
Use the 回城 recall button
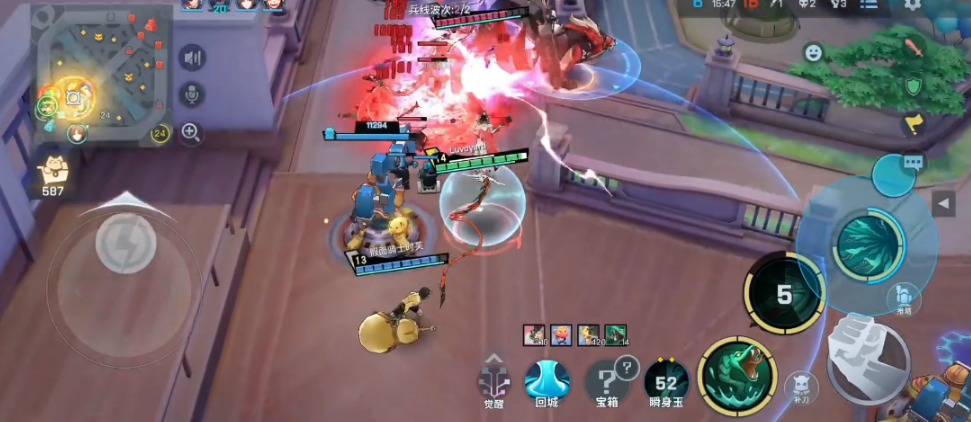click(547, 380)
